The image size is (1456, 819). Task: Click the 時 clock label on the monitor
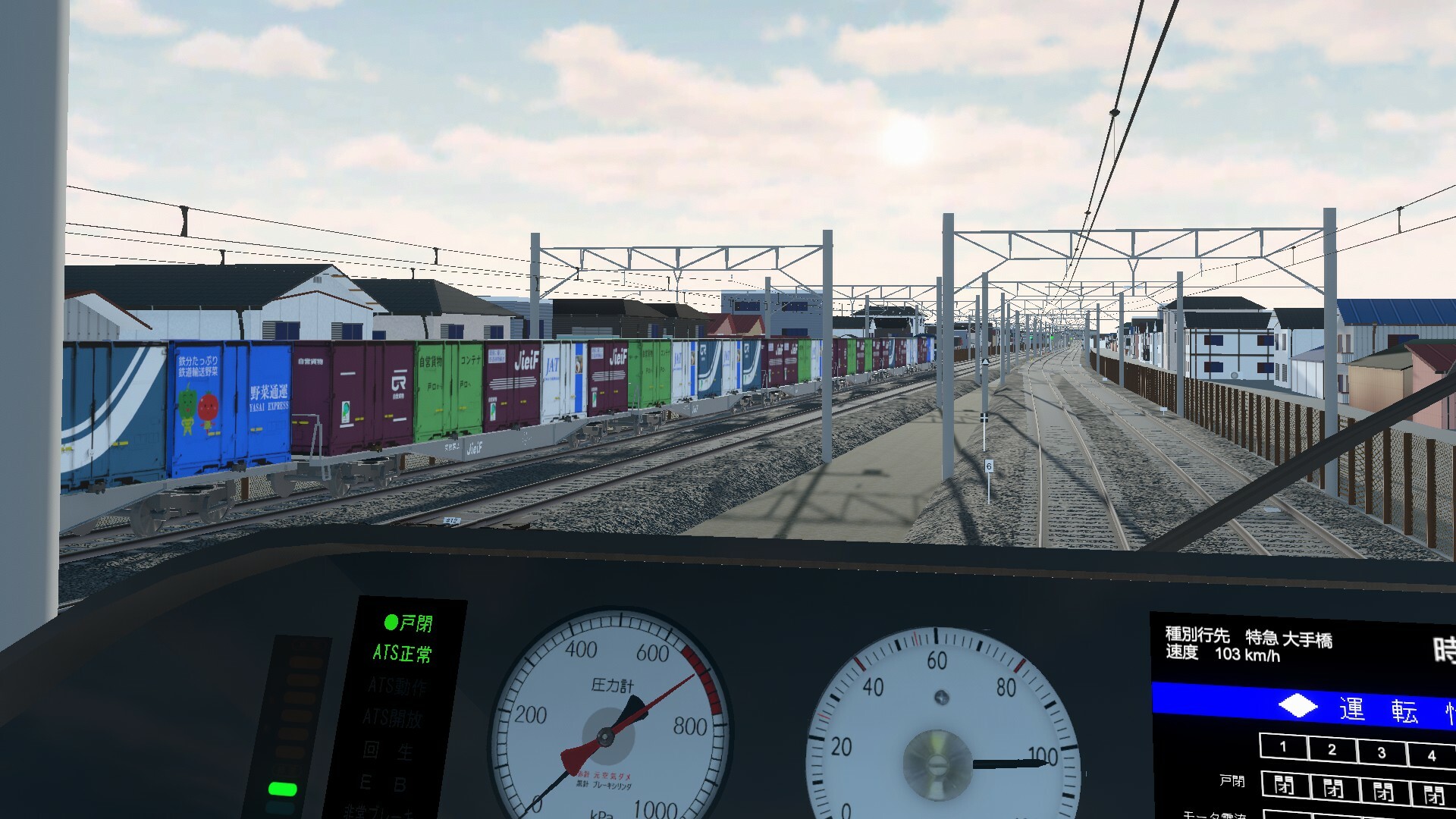[x=1443, y=648]
